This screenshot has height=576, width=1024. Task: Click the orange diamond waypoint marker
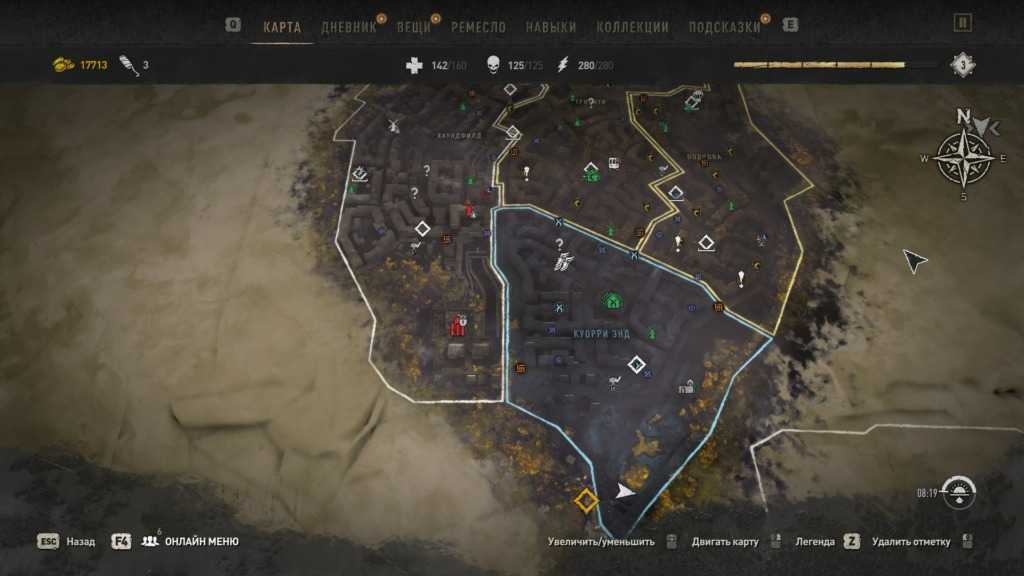(x=586, y=500)
